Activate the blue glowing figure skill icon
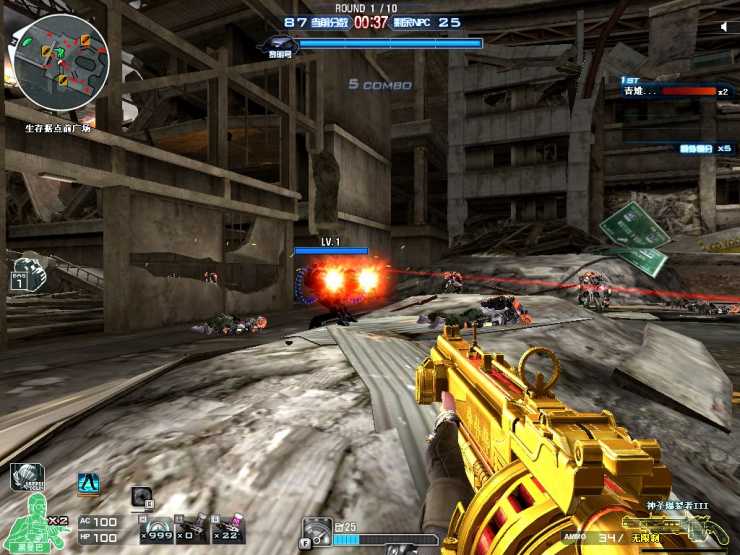Viewport: 740px width, 555px height. [x=88, y=483]
